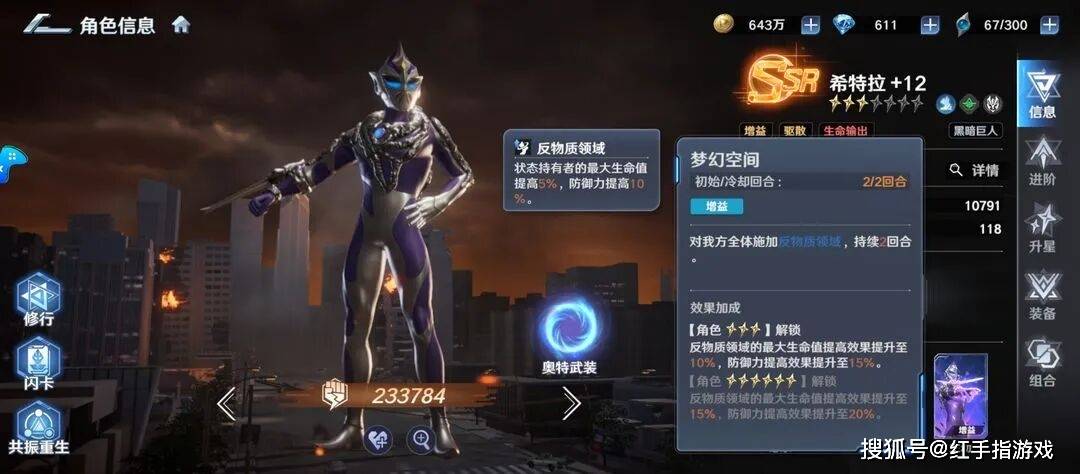Screen dimensions: 1080x474
Task: Open the 组合 tab
Action: pos(1042,362)
